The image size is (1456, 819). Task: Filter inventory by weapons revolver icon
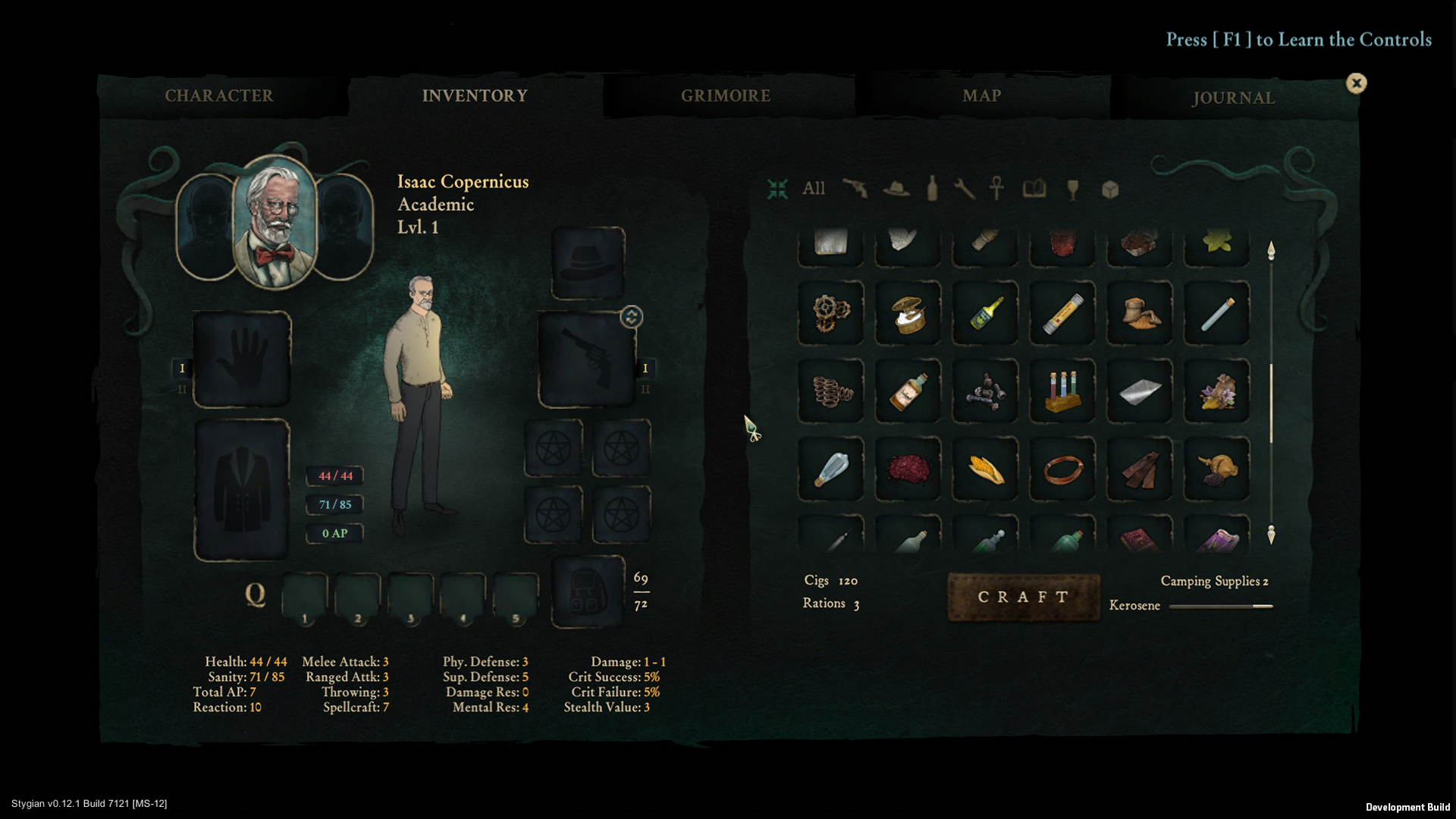855,188
